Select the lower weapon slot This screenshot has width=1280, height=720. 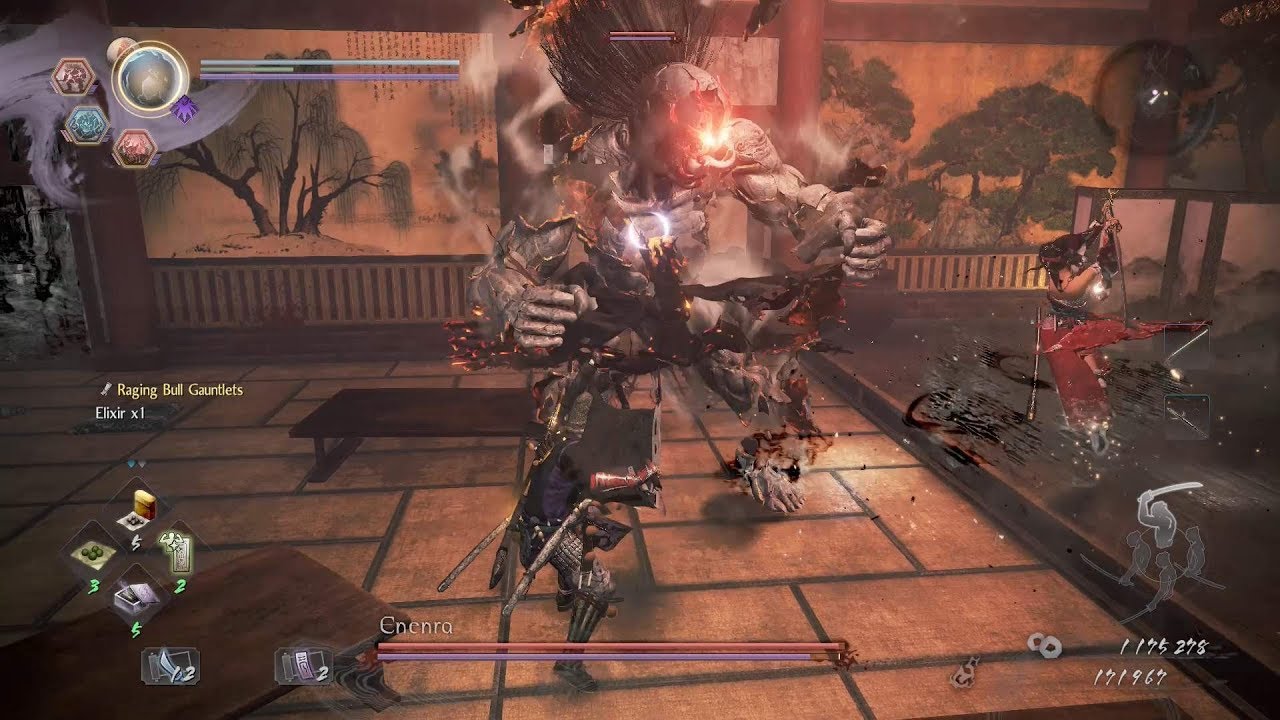1186,417
